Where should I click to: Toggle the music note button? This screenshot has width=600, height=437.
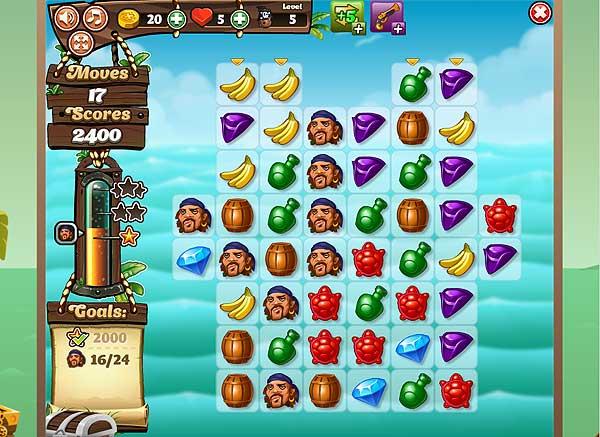(95, 17)
